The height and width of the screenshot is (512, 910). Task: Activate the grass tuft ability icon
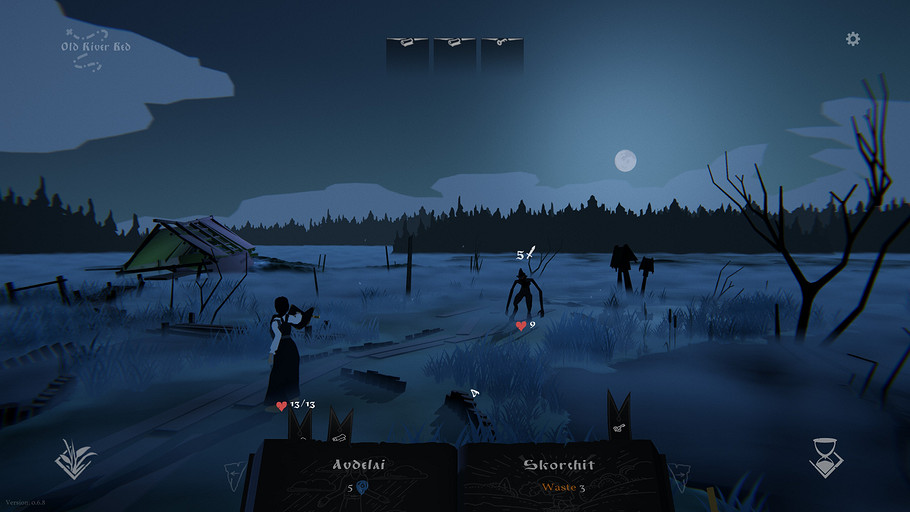[x=75, y=460]
